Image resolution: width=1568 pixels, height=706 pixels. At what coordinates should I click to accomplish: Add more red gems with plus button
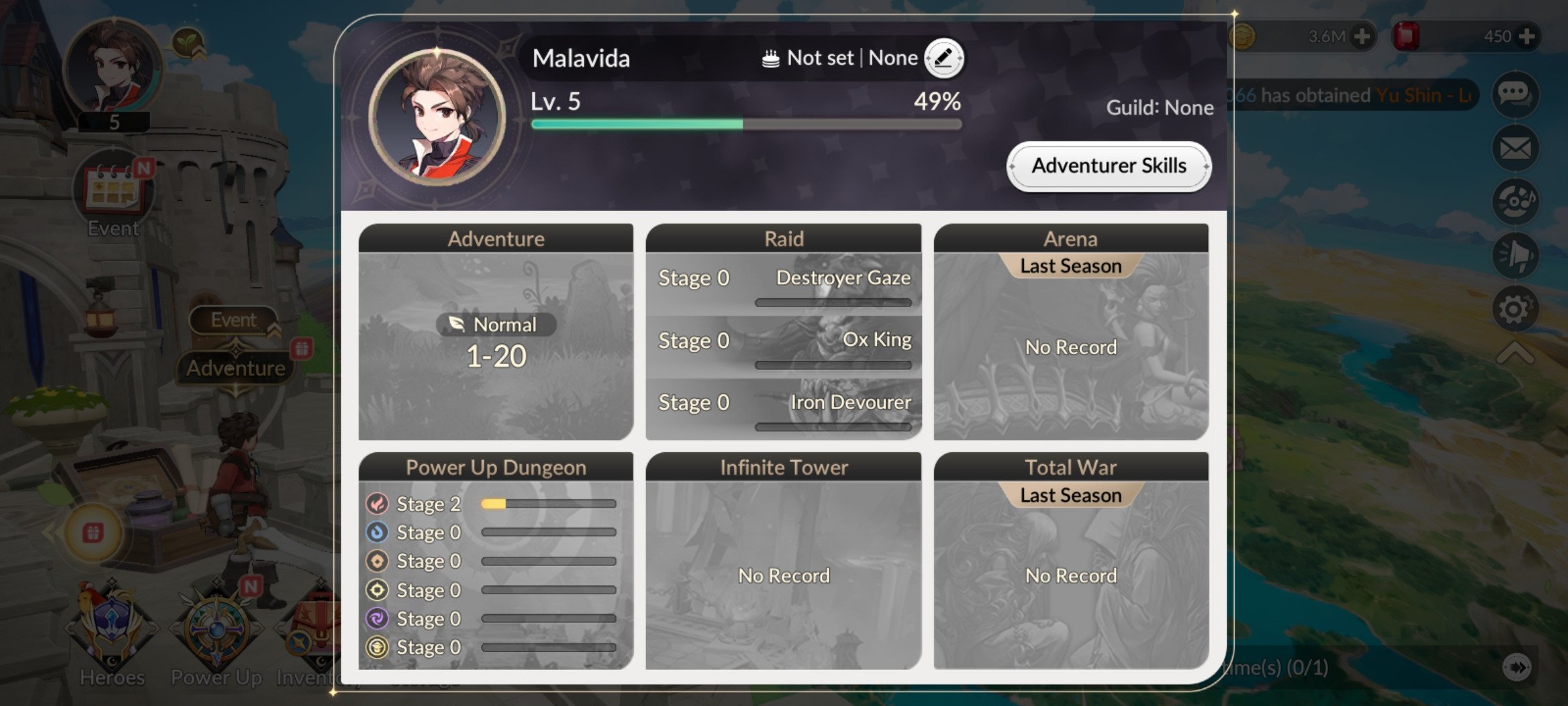point(1527,36)
